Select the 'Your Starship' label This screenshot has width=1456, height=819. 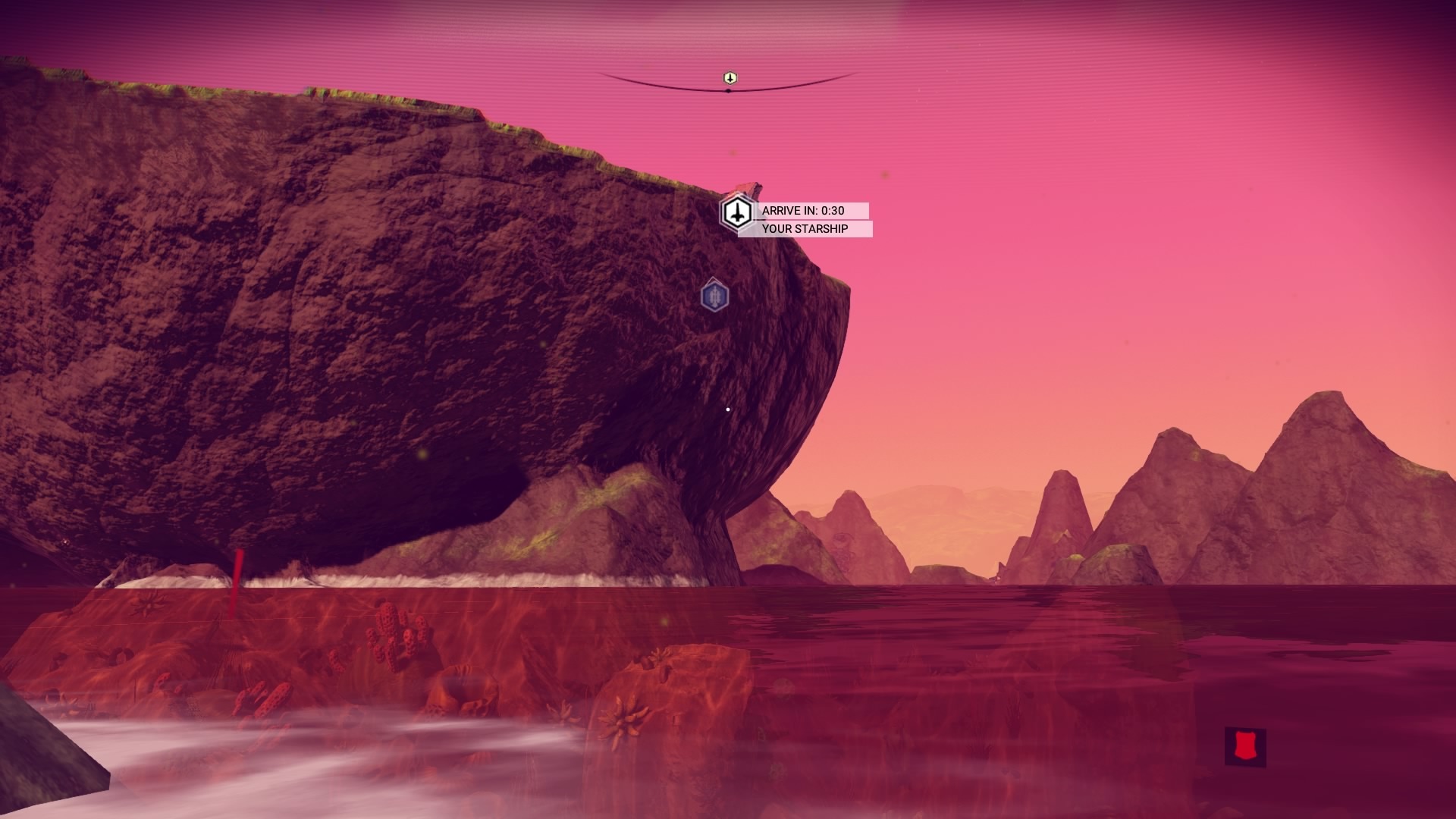coord(805,229)
